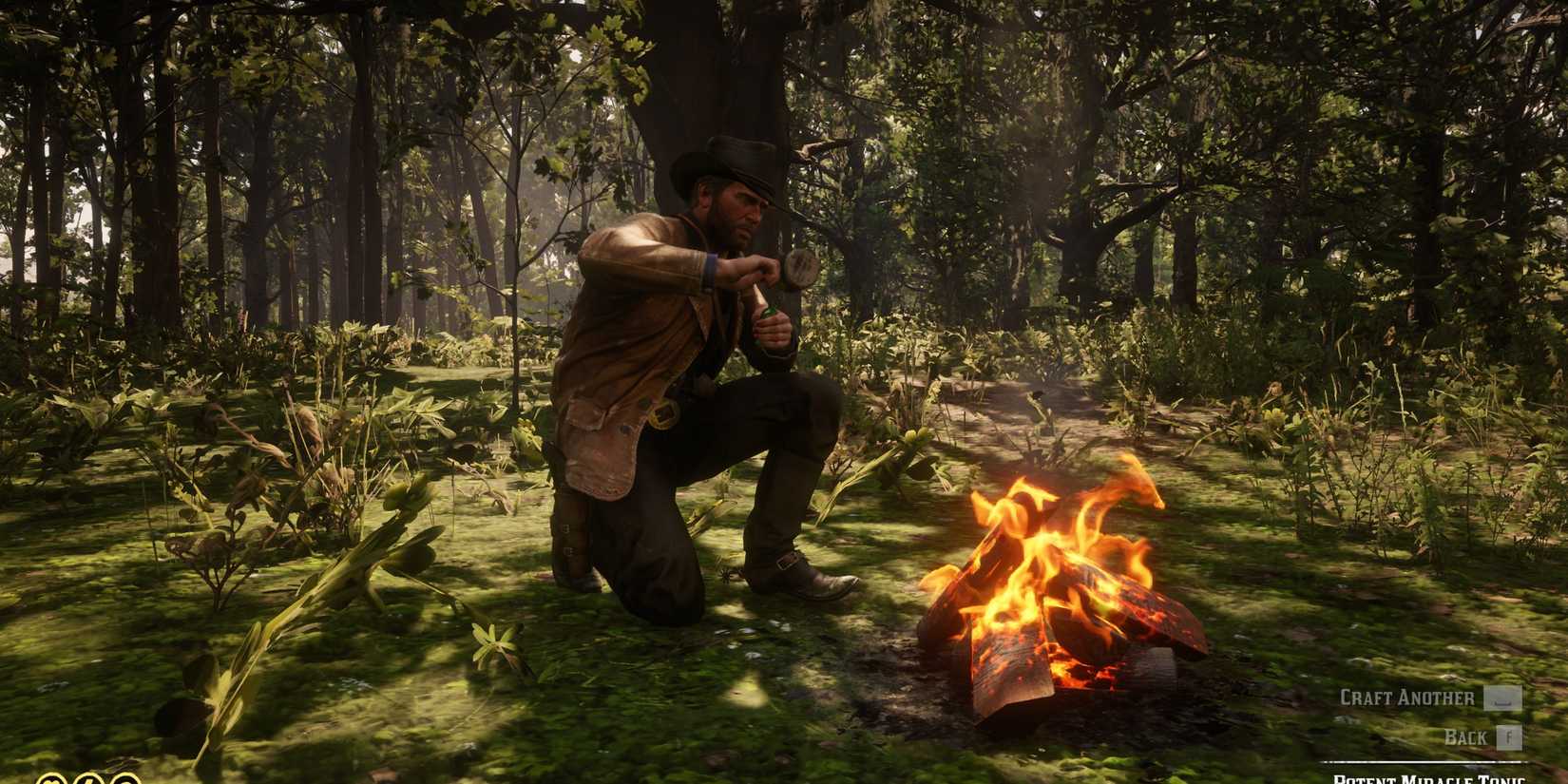This screenshot has width=1568, height=784.
Task: Select the rightmost circular icon at bottom left
Action: tap(125, 779)
